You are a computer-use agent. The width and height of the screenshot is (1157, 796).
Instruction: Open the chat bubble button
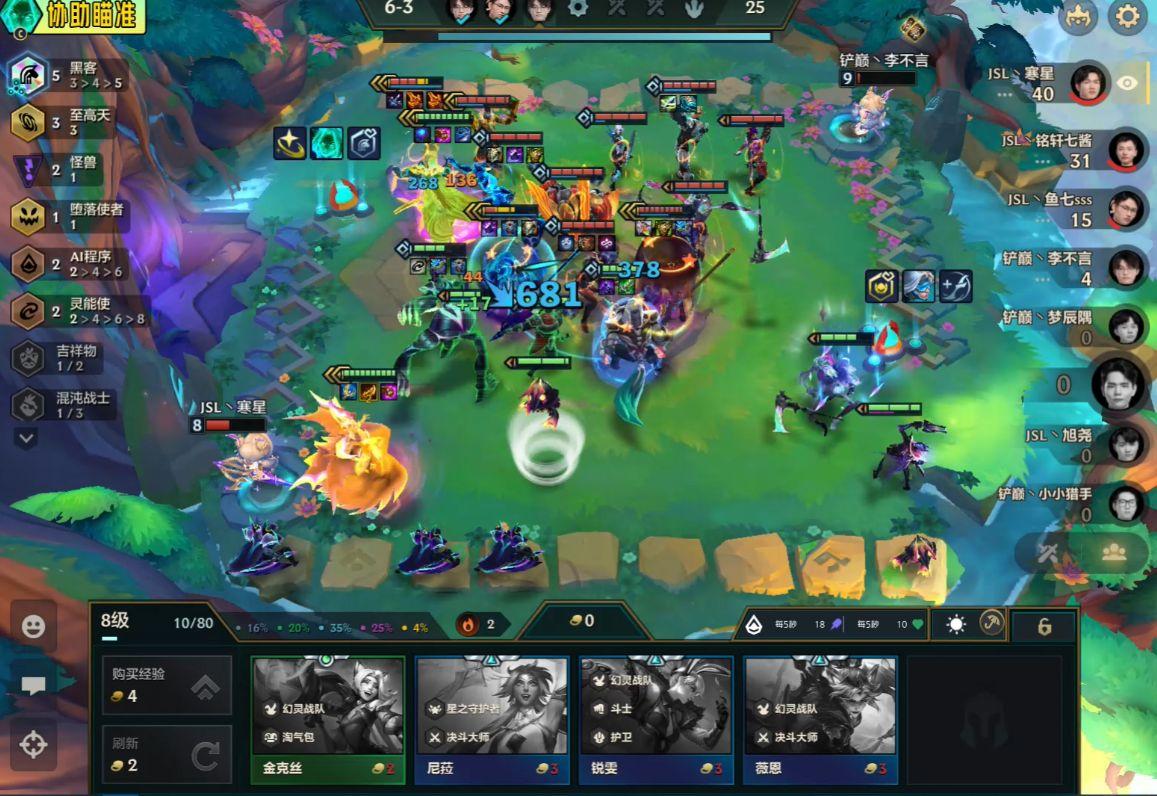34,685
